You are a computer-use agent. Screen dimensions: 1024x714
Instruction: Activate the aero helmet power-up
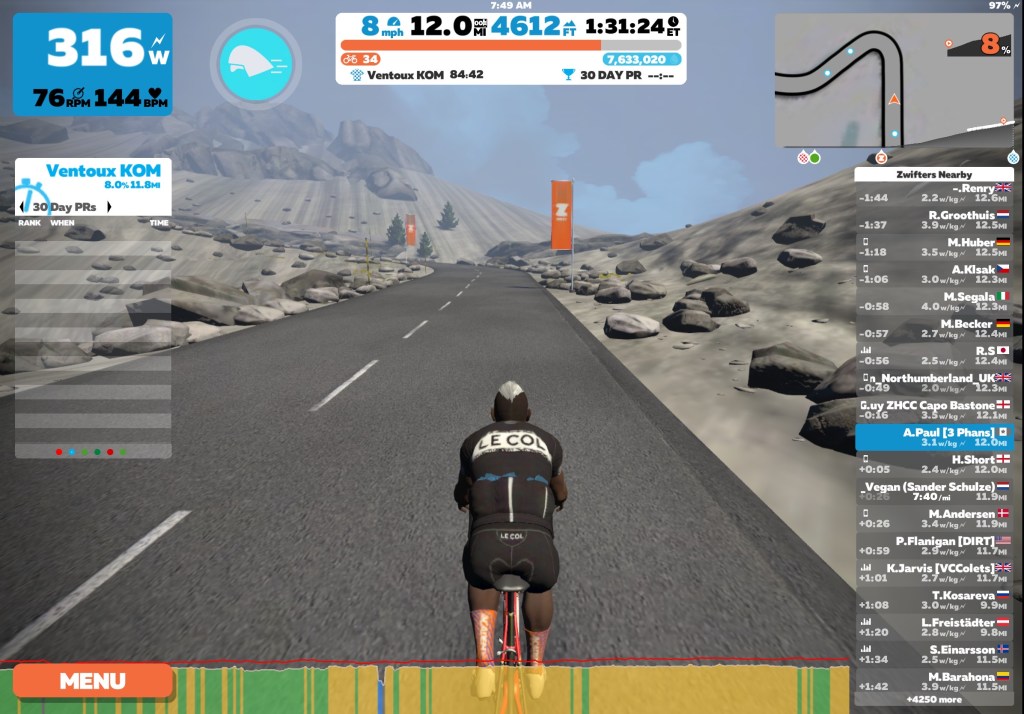(x=255, y=63)
